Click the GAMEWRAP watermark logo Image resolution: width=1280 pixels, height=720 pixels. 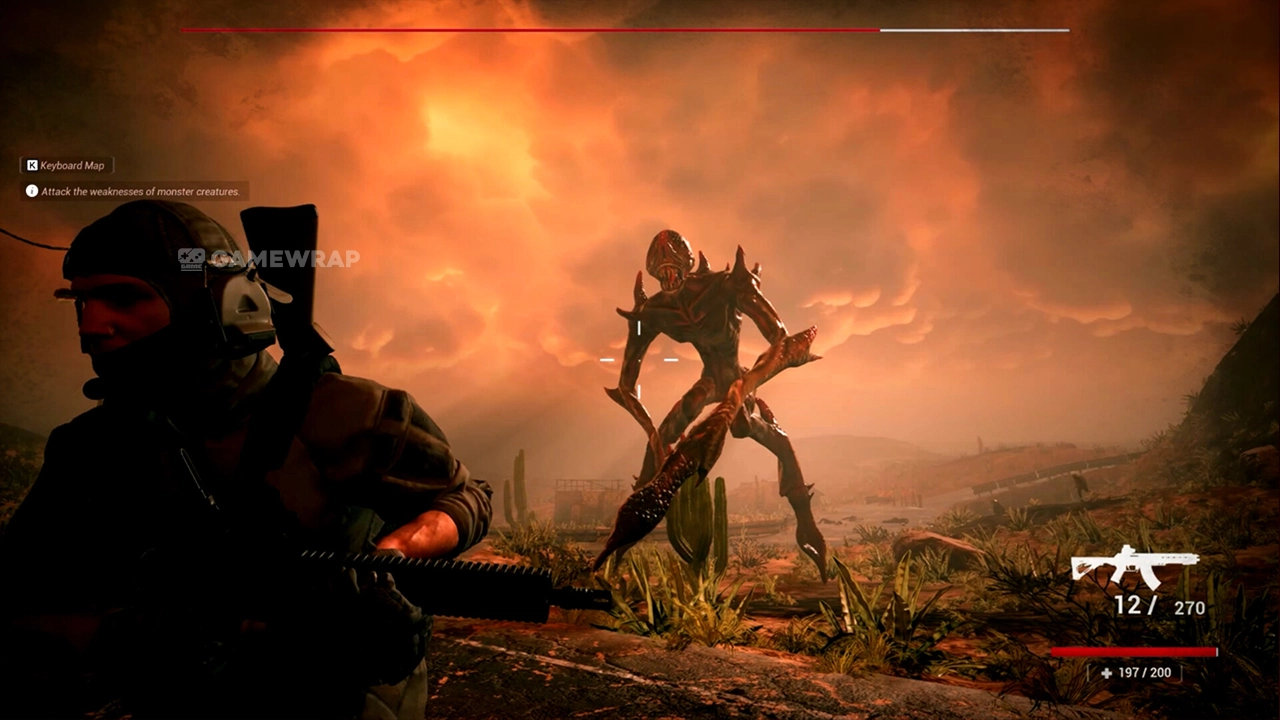coord(268,258)
